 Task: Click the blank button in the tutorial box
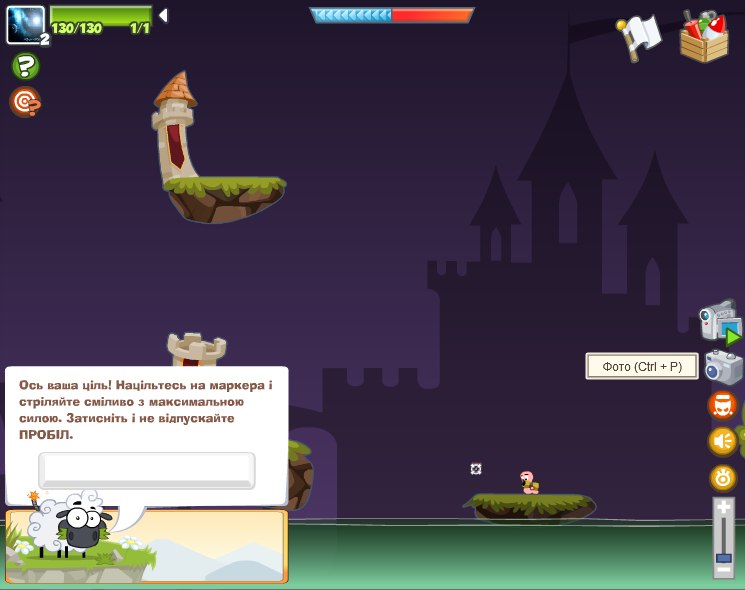147,469
